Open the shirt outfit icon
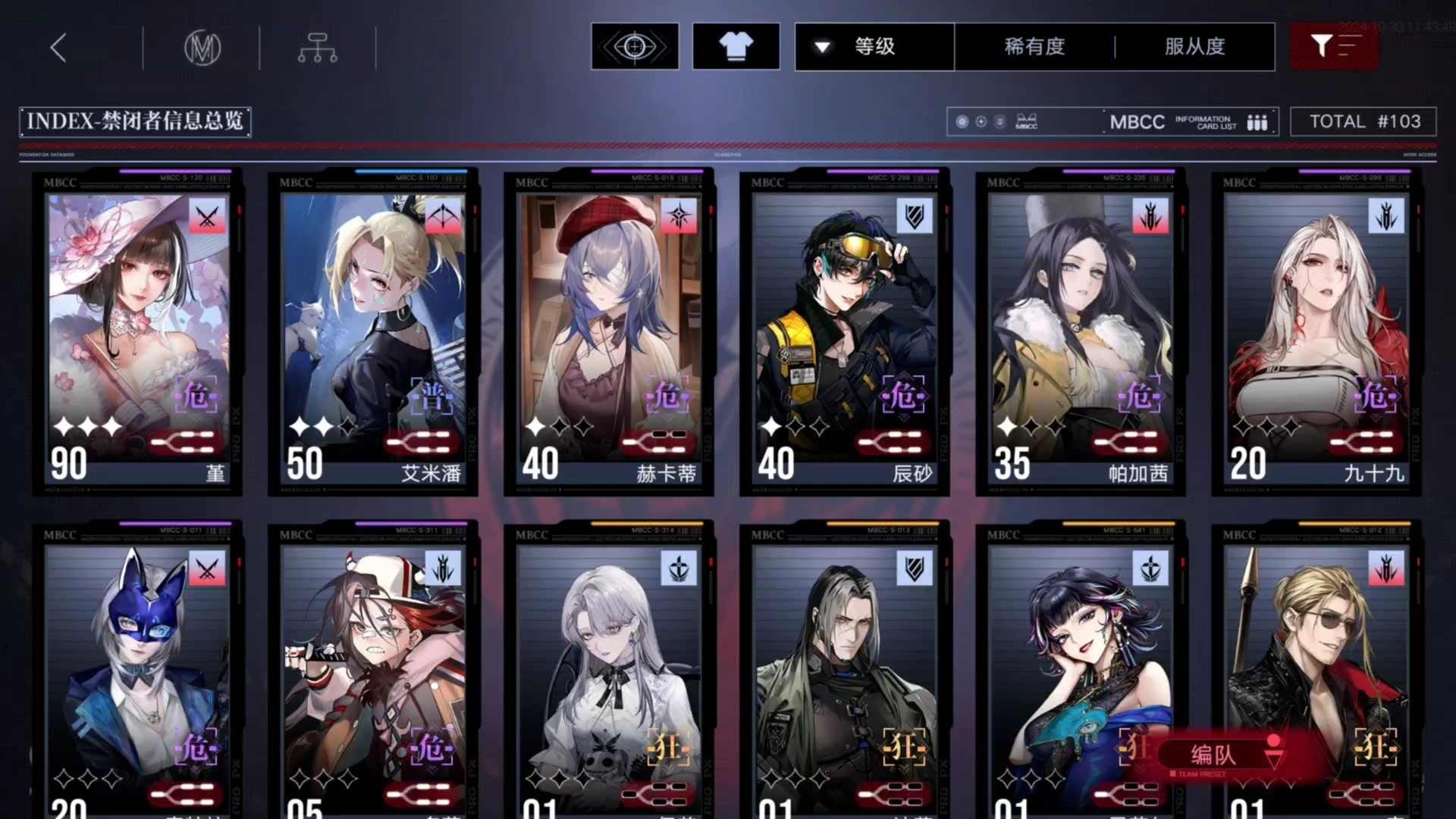1456x819 pixels. tap(735, 45)
